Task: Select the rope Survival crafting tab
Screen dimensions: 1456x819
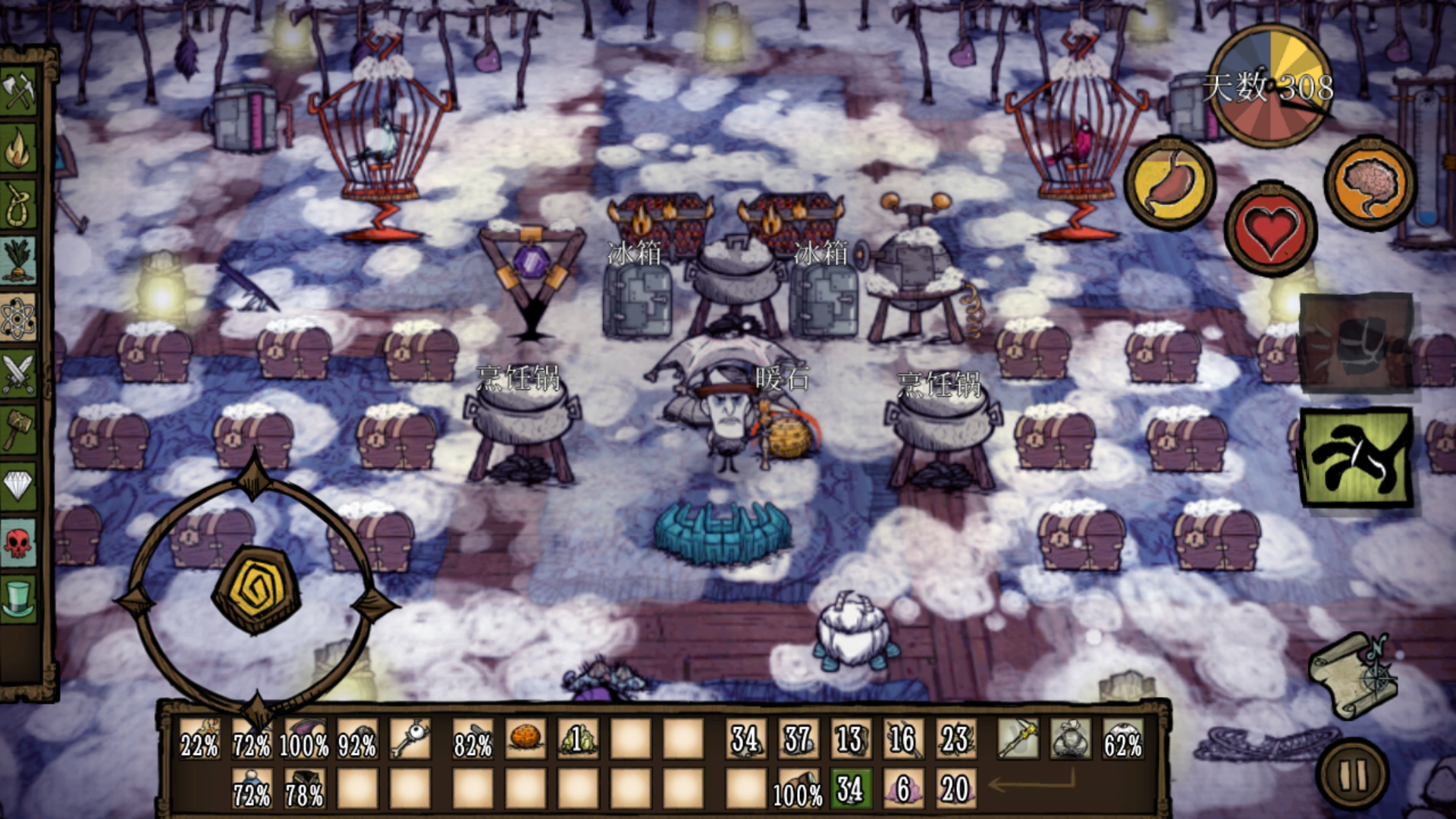Action: tap(19, 205)
